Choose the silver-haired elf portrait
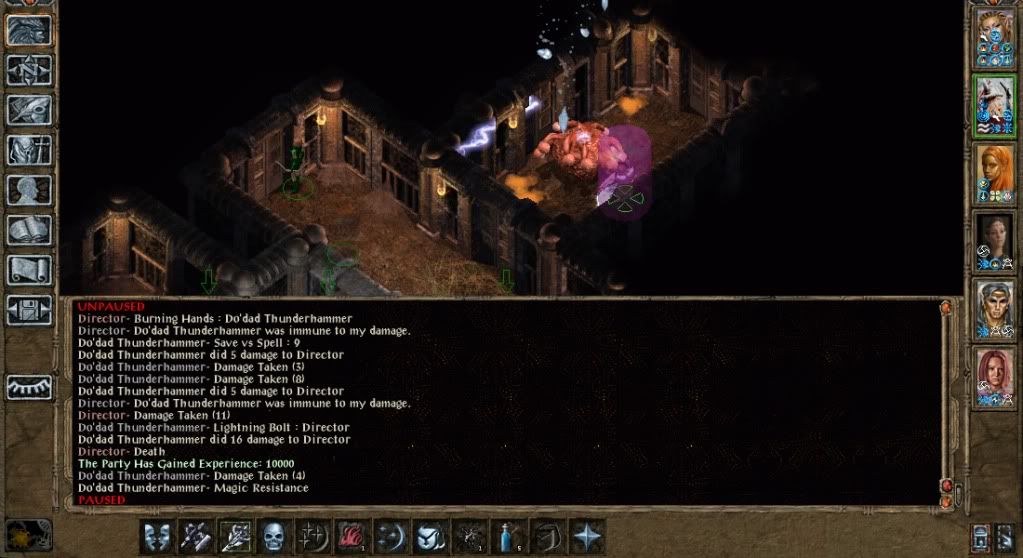 tap(995, 308)
